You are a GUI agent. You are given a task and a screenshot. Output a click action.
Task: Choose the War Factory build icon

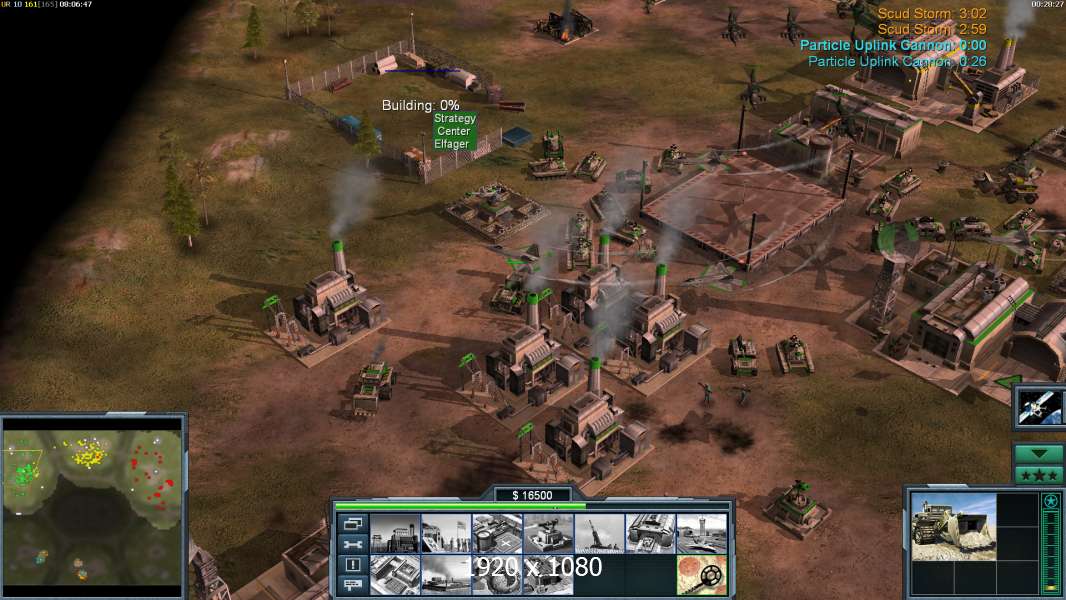click(650, 533)
